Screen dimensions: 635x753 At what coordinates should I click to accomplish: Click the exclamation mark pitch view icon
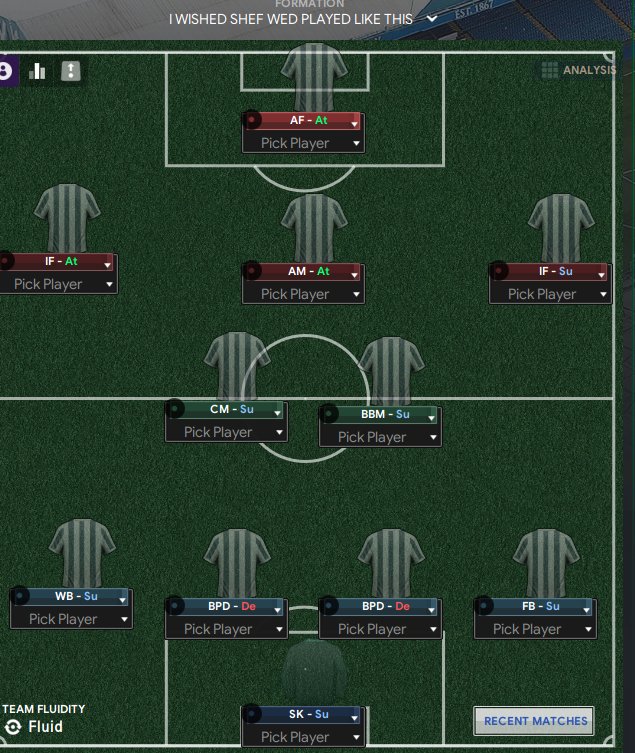click(70, 71)
